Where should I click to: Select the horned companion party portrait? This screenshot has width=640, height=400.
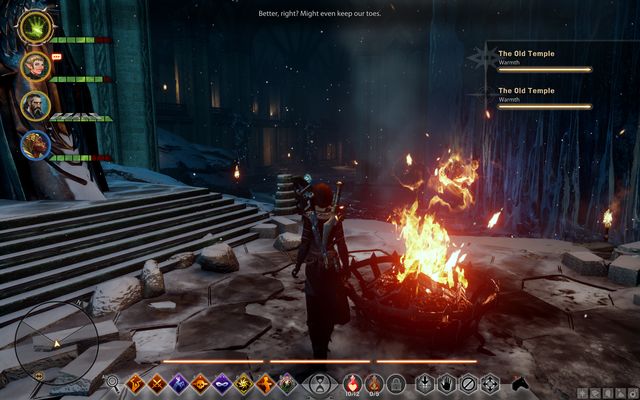point(34,145)
